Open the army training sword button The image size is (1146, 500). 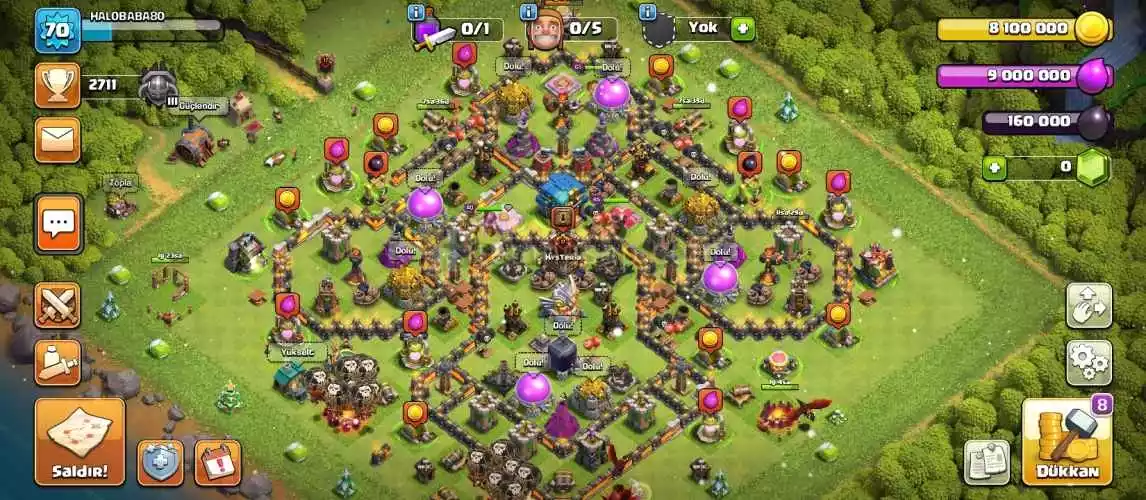57,361
